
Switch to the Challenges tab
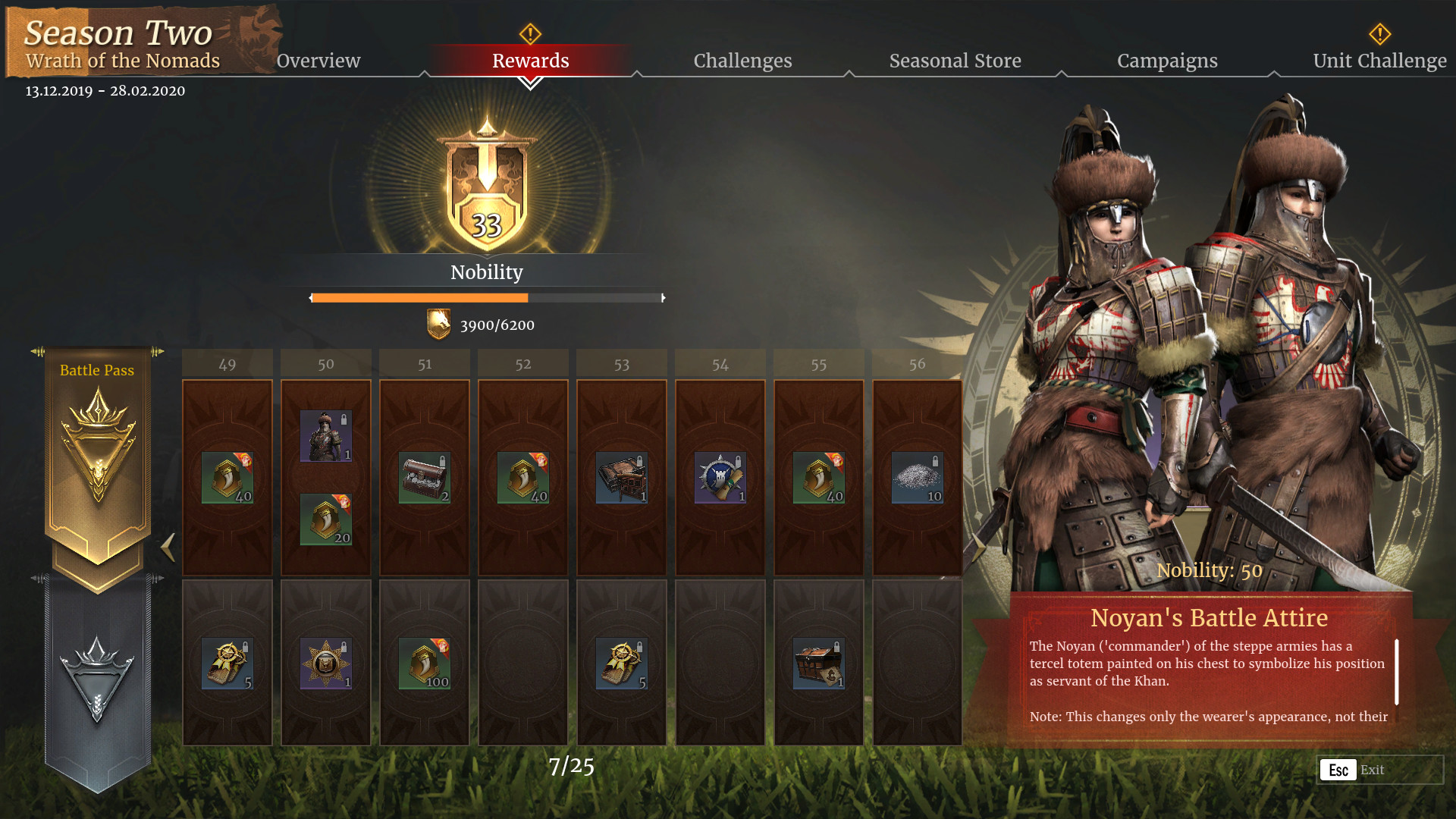click(x=742, y=61)
